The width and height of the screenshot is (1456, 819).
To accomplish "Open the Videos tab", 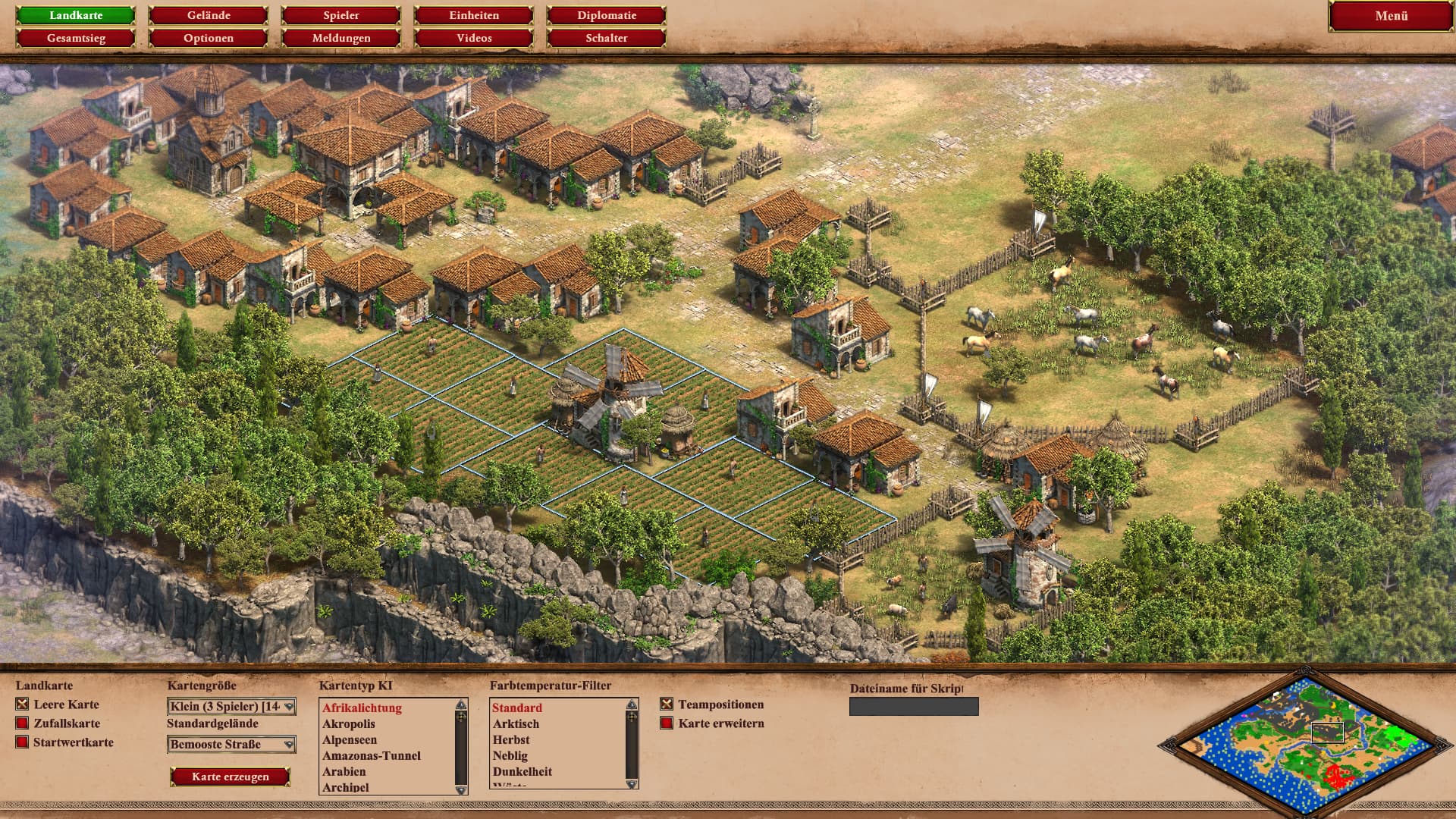I will (x=474, y=38).
